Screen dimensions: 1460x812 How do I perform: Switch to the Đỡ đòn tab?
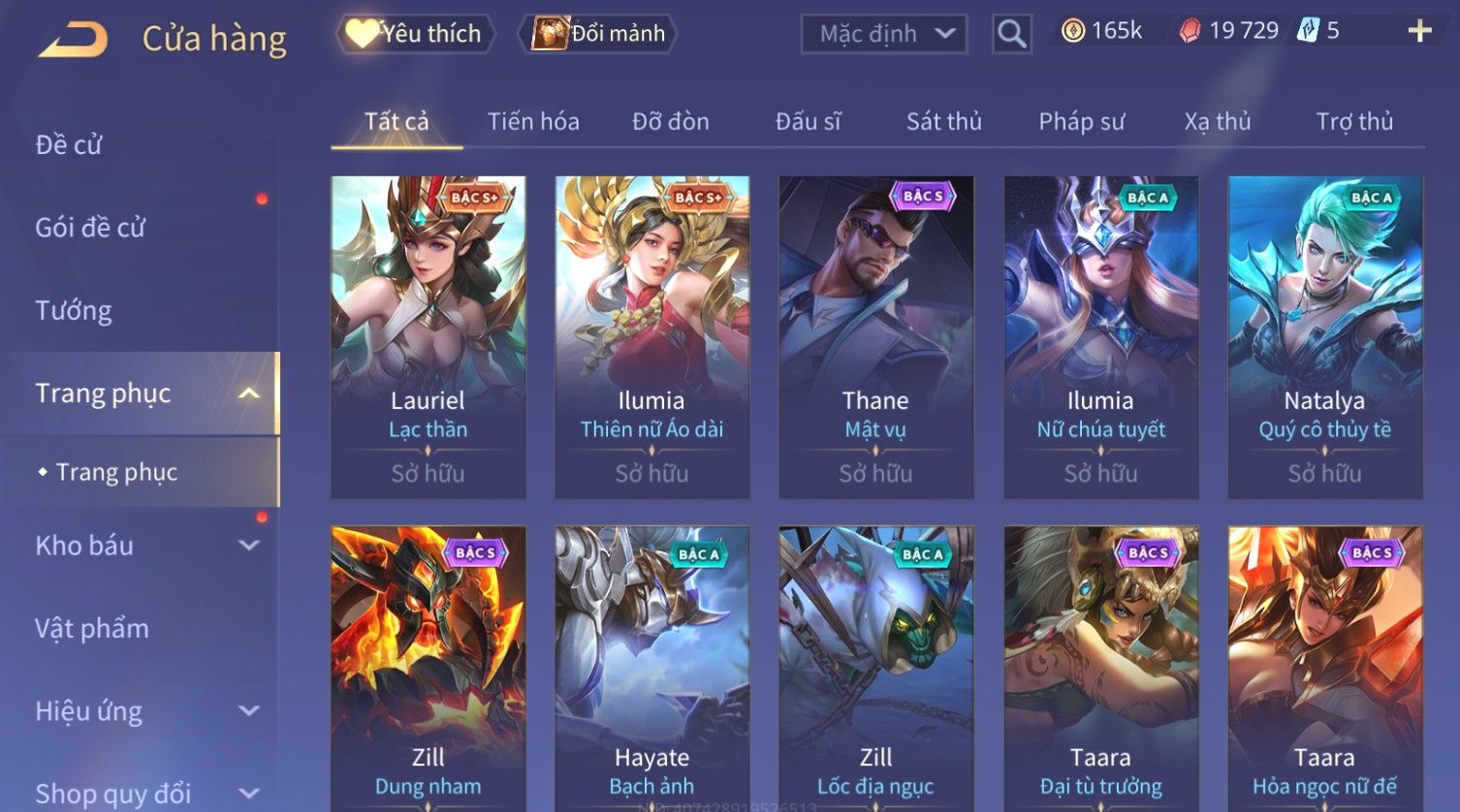point(671,122)
